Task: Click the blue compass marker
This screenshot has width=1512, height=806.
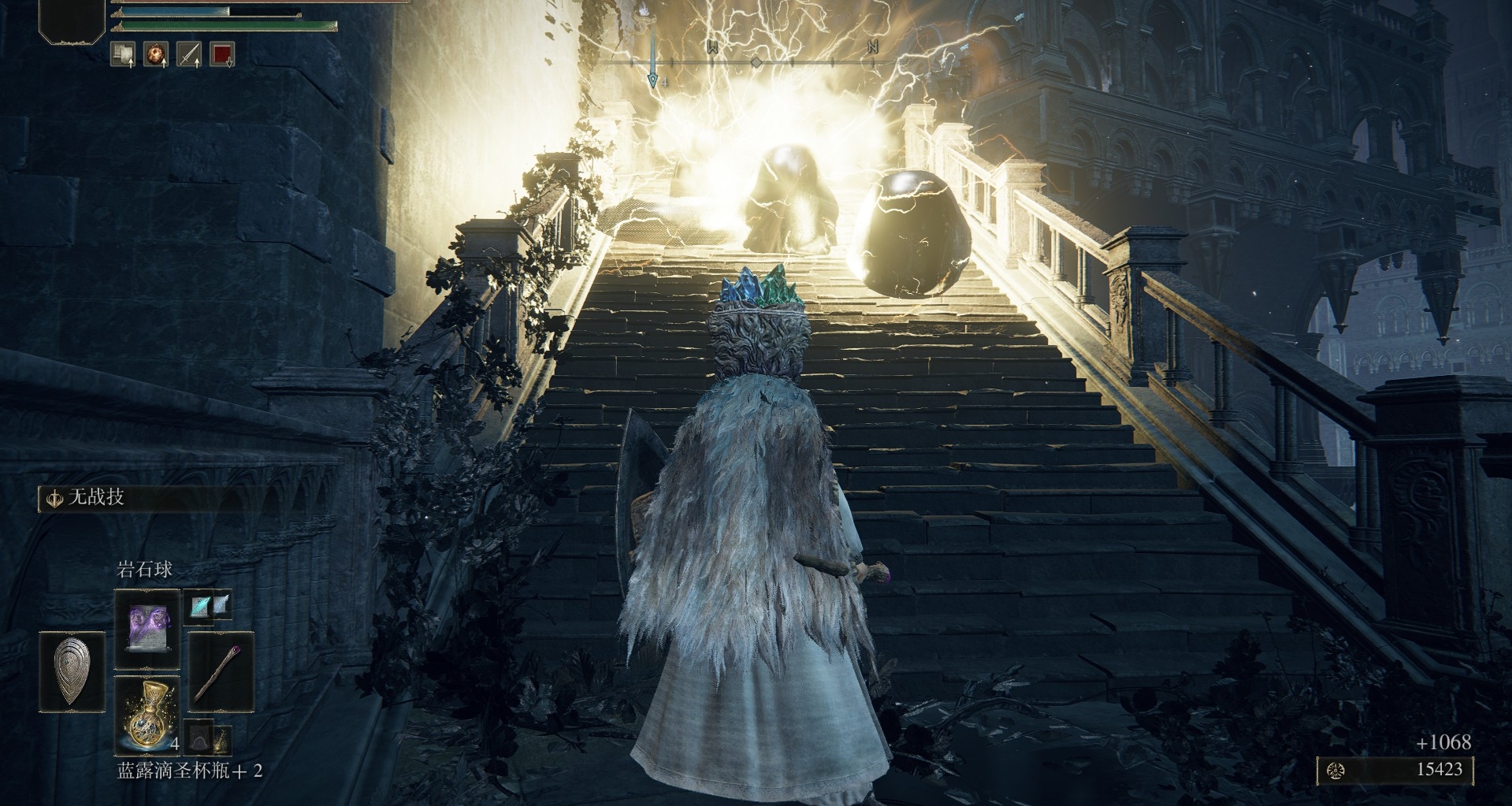Action: click(653, 79)
